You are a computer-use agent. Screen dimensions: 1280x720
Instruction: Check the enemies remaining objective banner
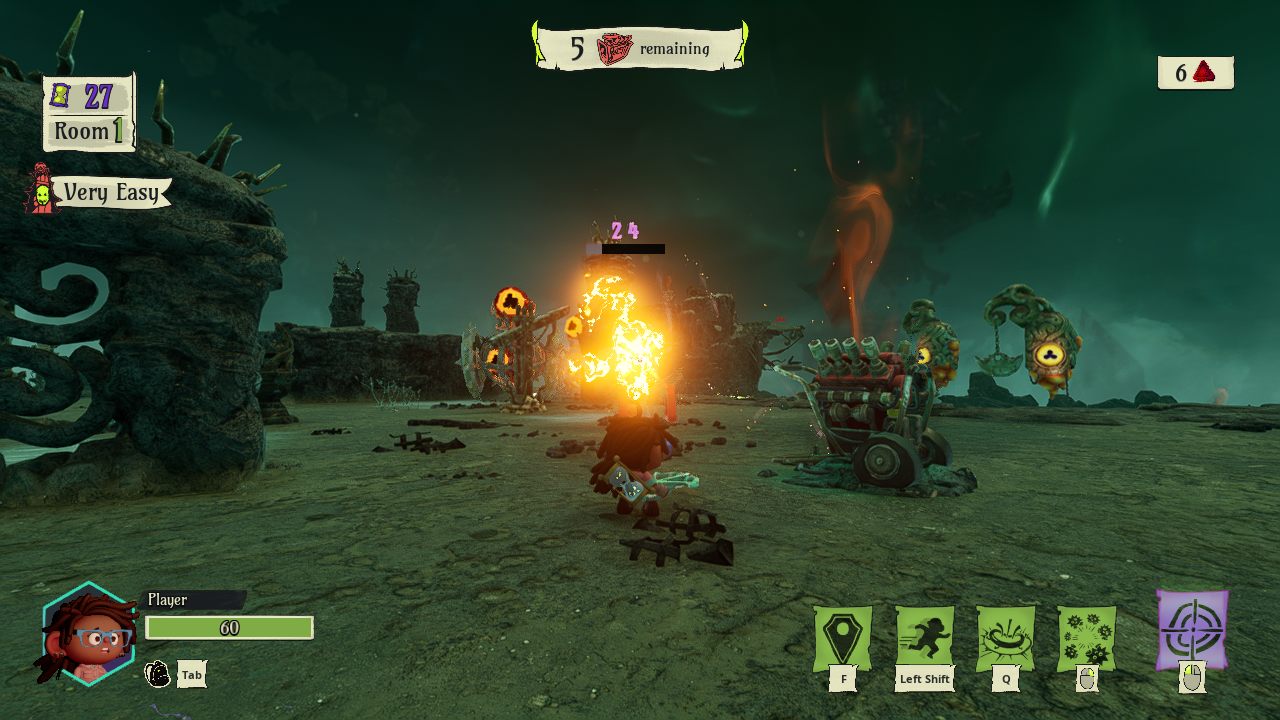pos(640,48)
